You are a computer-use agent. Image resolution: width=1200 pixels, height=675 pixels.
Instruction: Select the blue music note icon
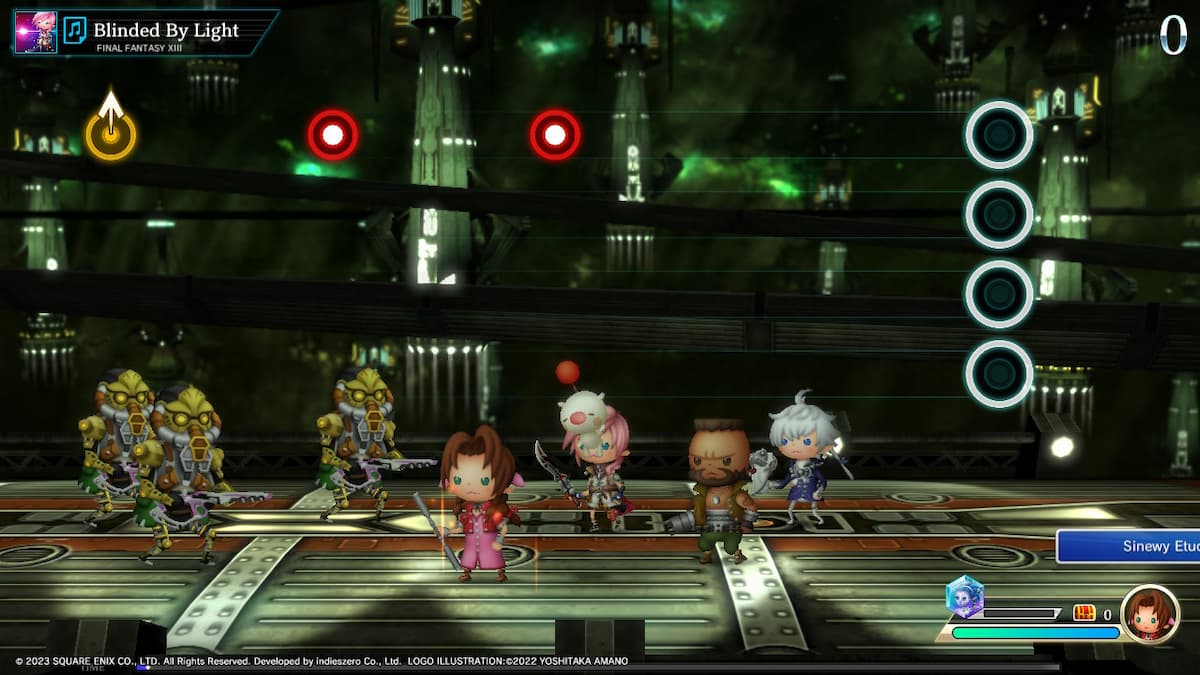(75, 30)
